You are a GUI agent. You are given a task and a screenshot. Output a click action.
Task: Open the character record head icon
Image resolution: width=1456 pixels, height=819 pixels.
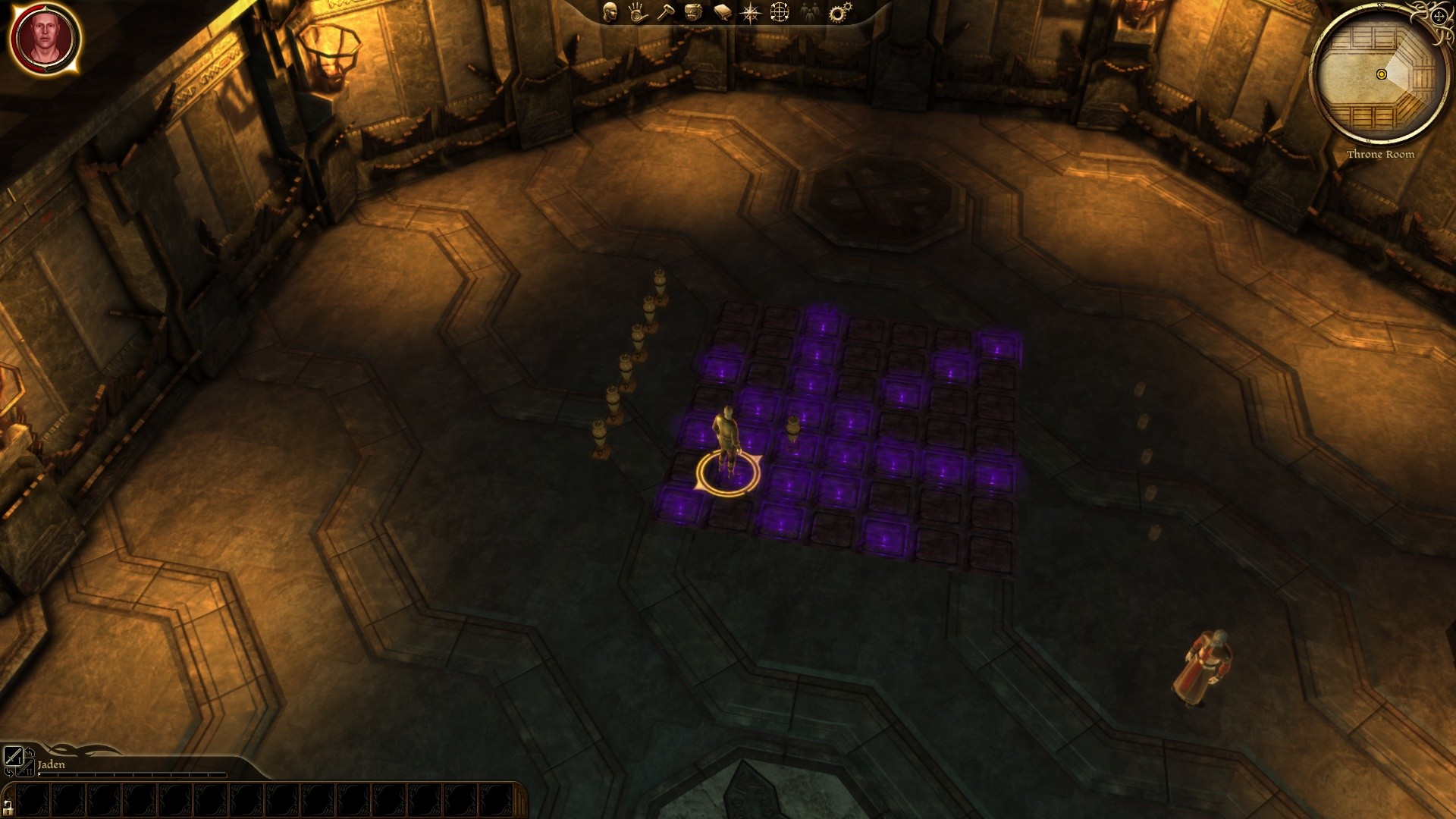tap(610, 12)
